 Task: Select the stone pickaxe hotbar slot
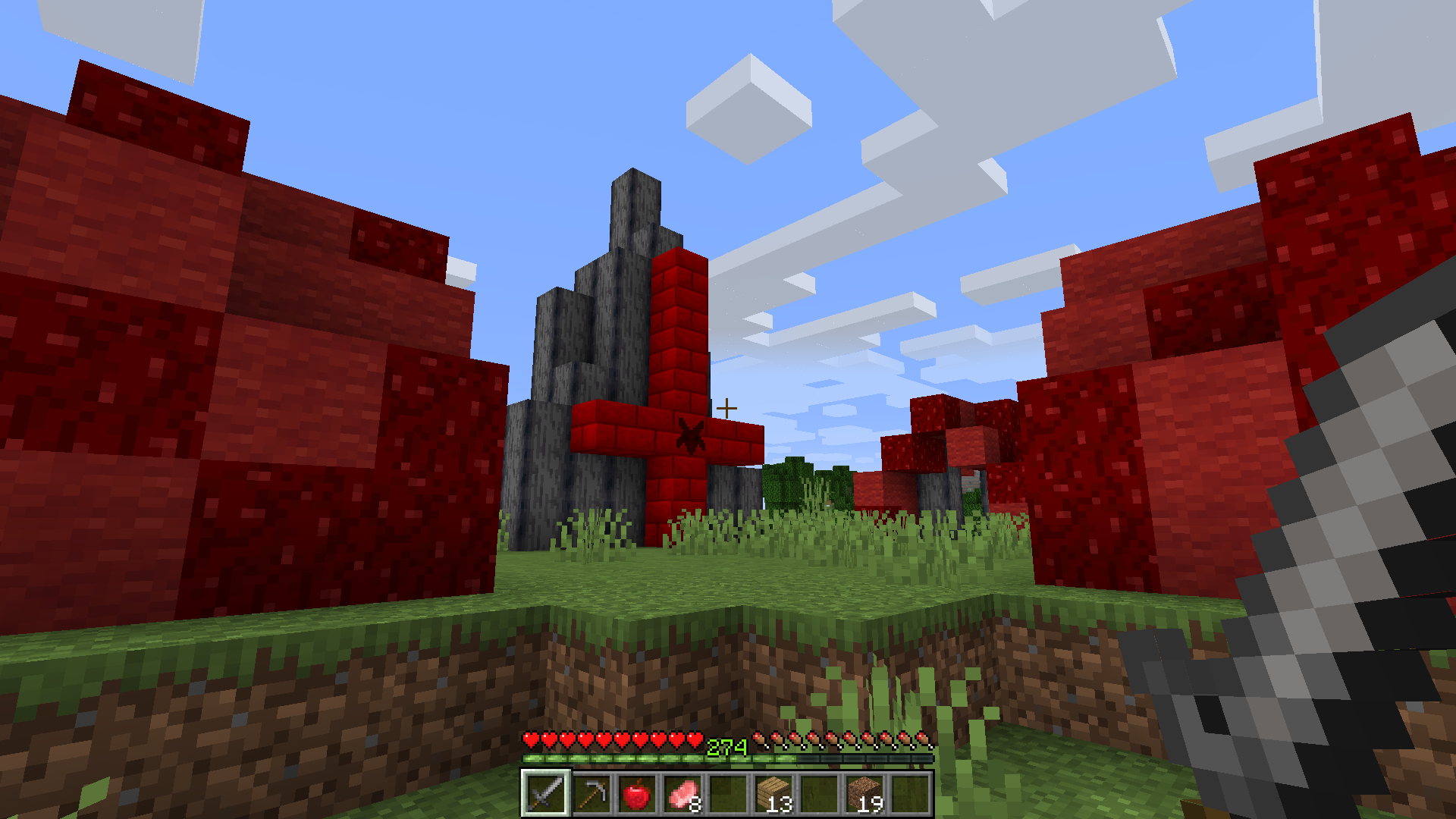point(591,794)
